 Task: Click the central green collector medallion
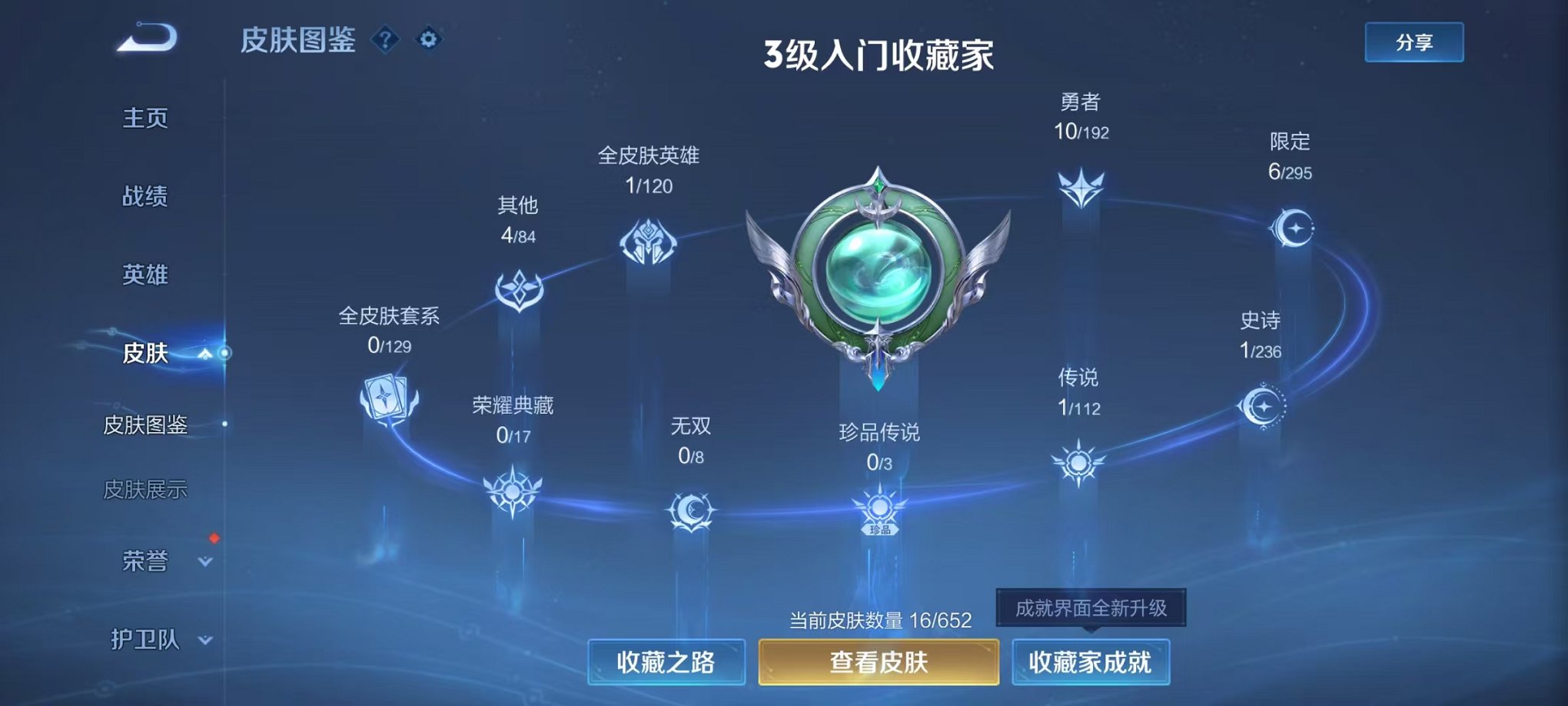click(879, 273)
